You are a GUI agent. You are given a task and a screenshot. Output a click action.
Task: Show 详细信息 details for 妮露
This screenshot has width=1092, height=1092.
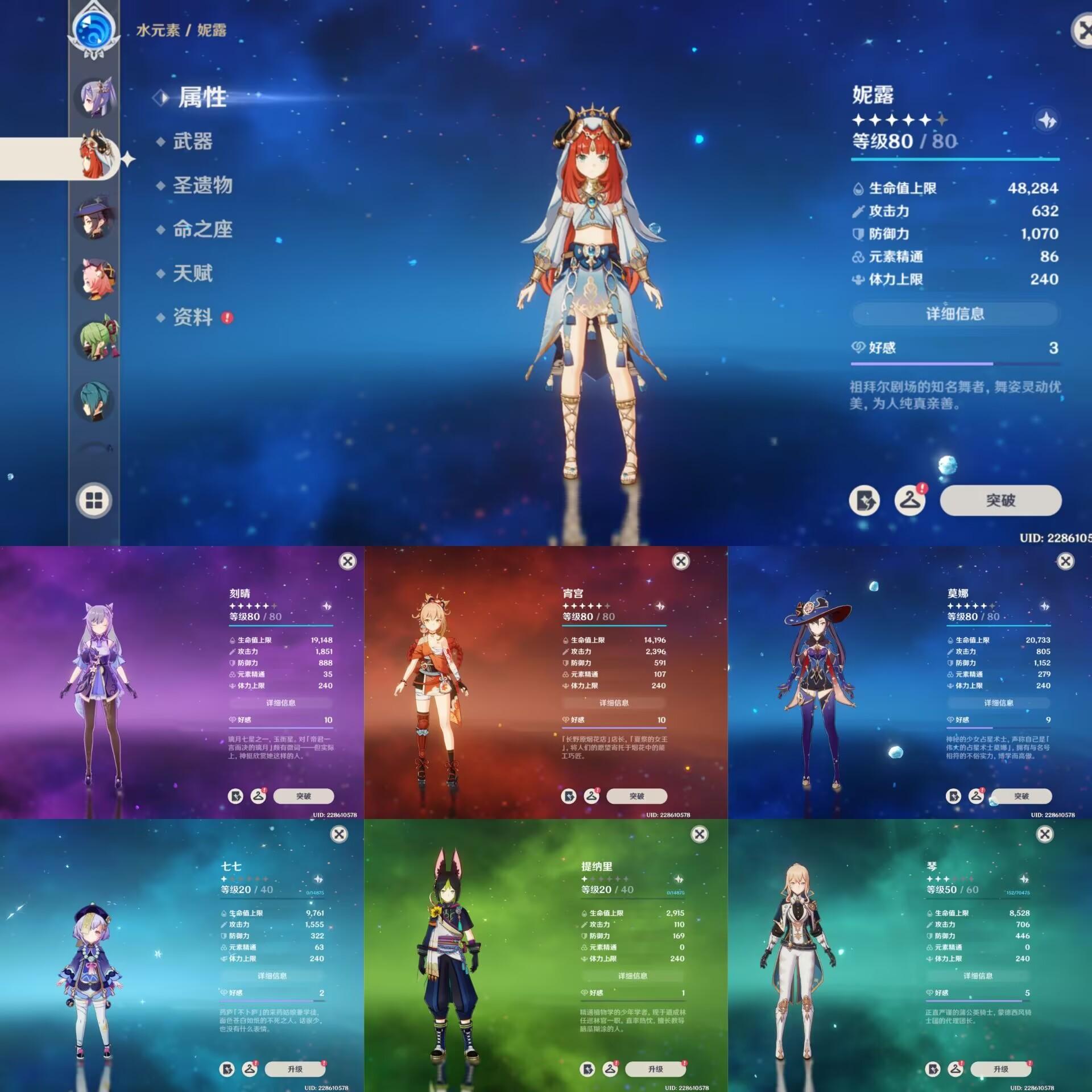click(x=954, y=313)
